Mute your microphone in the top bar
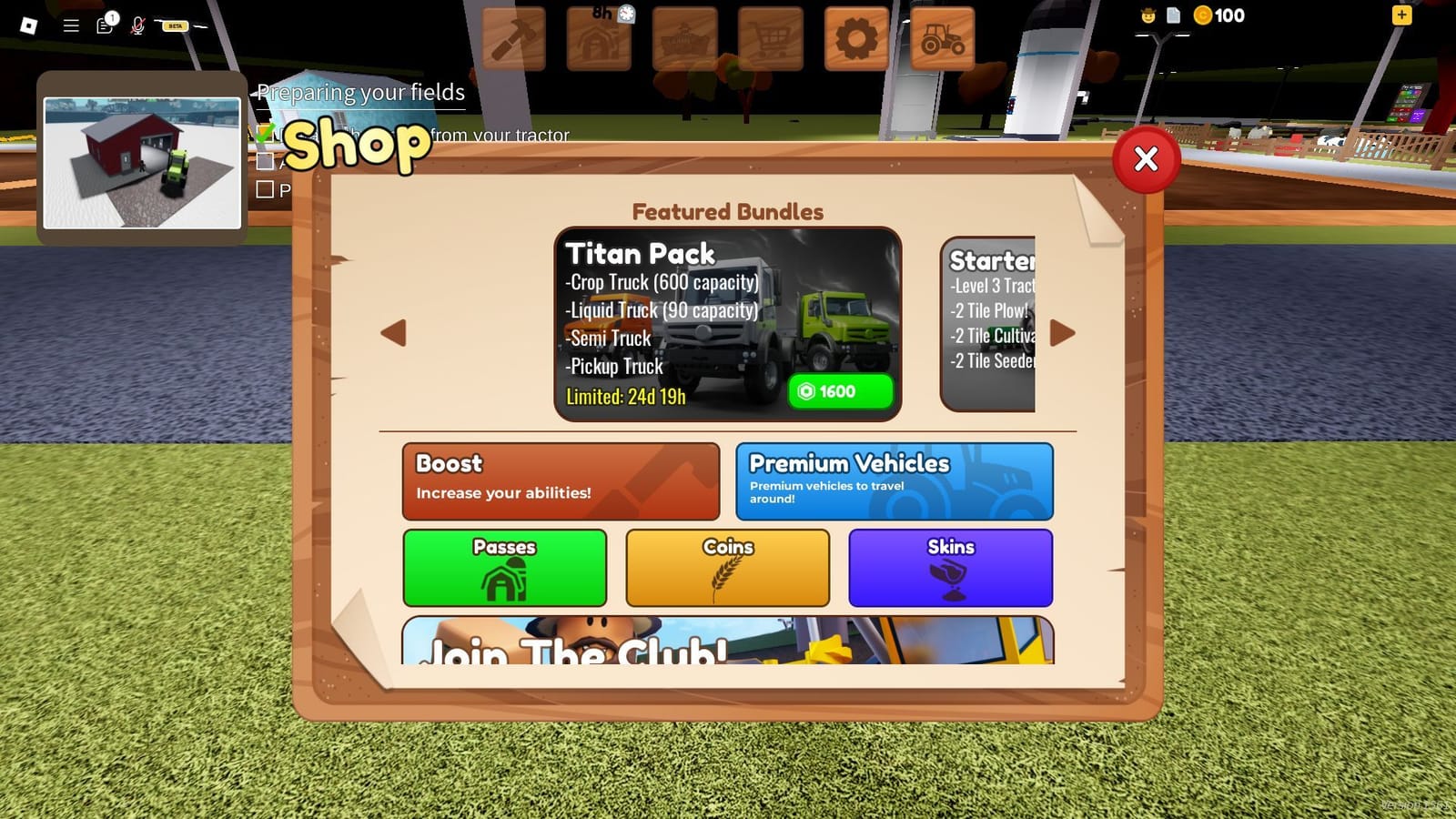The width and height of the screenshot is (1456, 819). point(138,25)
